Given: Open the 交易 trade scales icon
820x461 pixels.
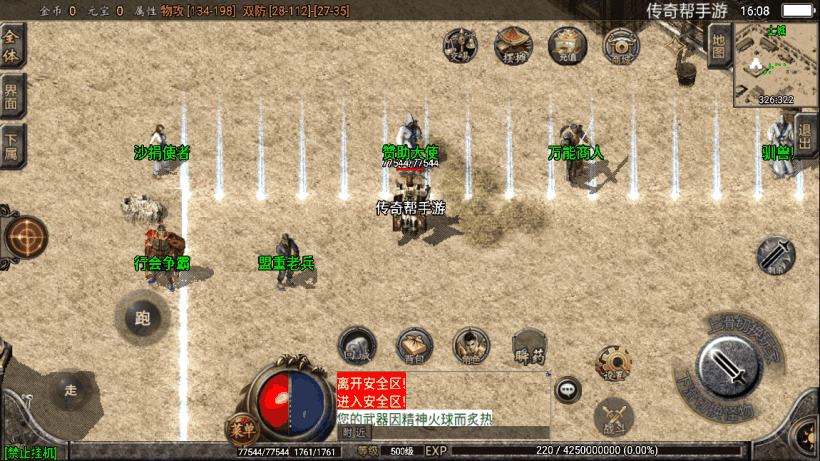Looking at the screenshot, I should (x=461, y=45).
